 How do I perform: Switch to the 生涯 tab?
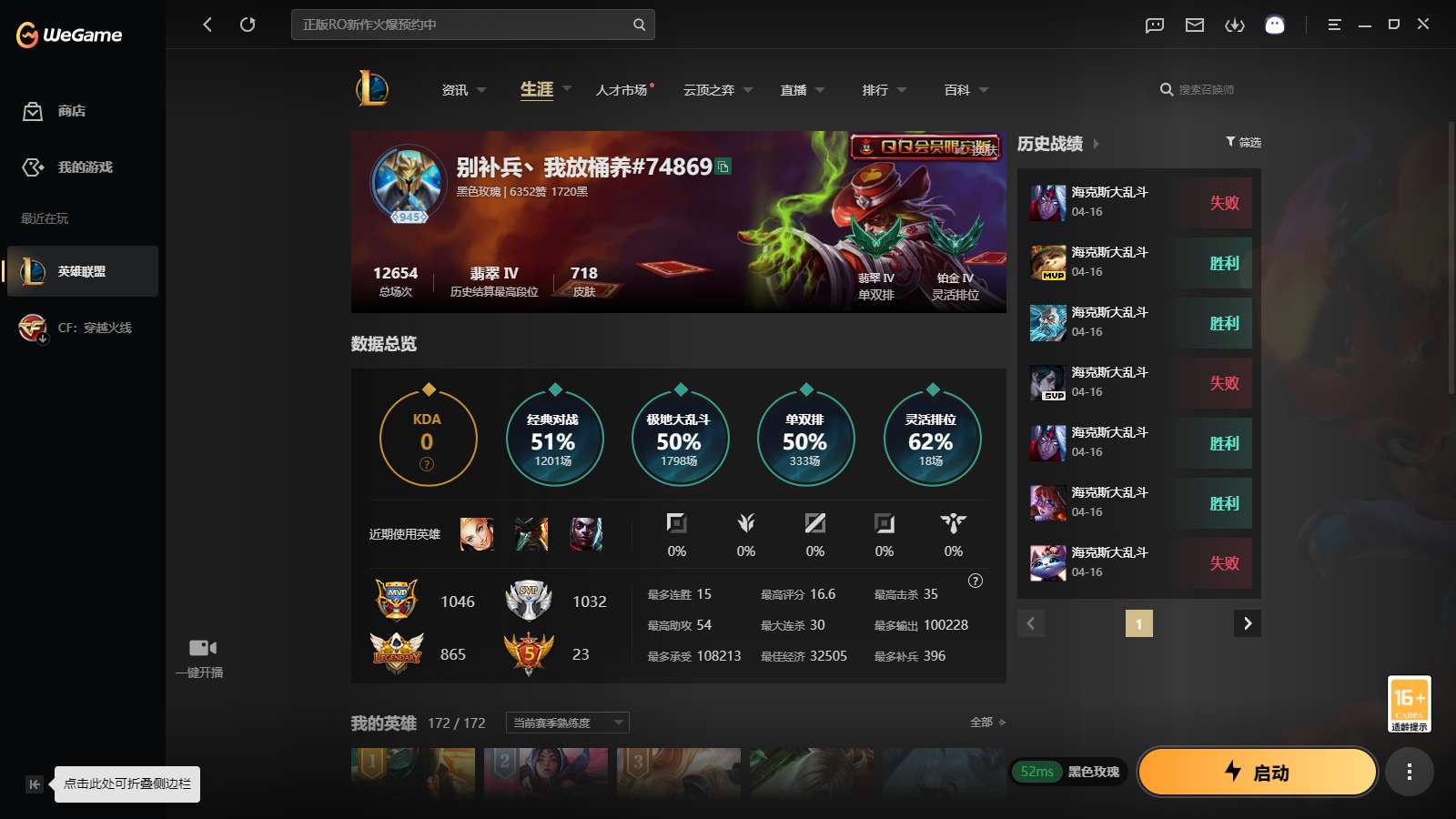(x=538, y=90)
